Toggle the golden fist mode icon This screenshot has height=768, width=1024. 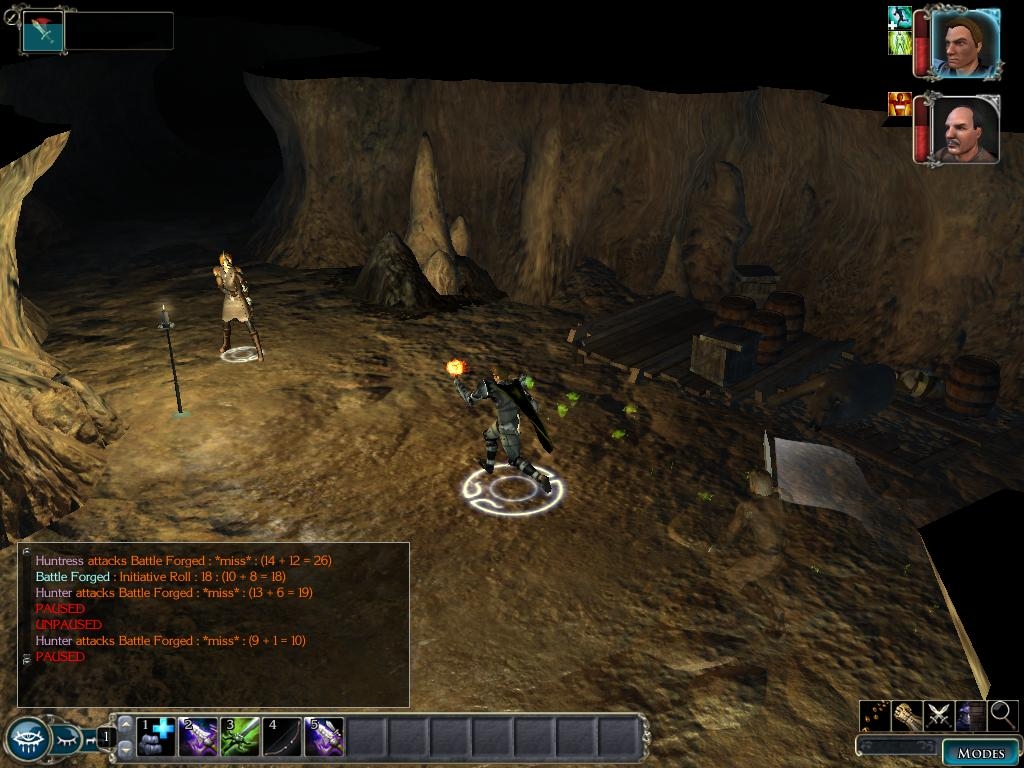907,715
